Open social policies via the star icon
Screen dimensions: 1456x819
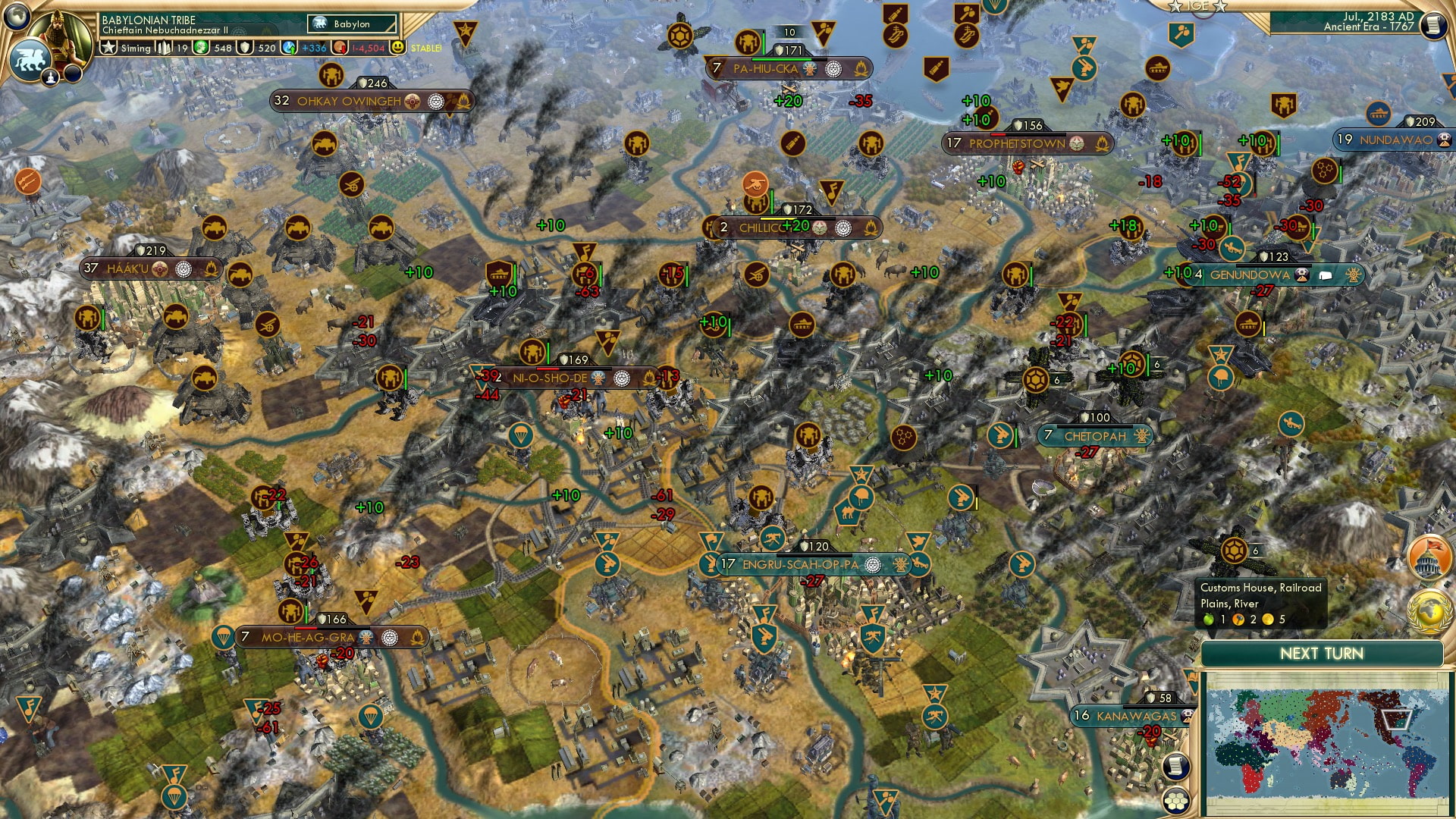108,47
